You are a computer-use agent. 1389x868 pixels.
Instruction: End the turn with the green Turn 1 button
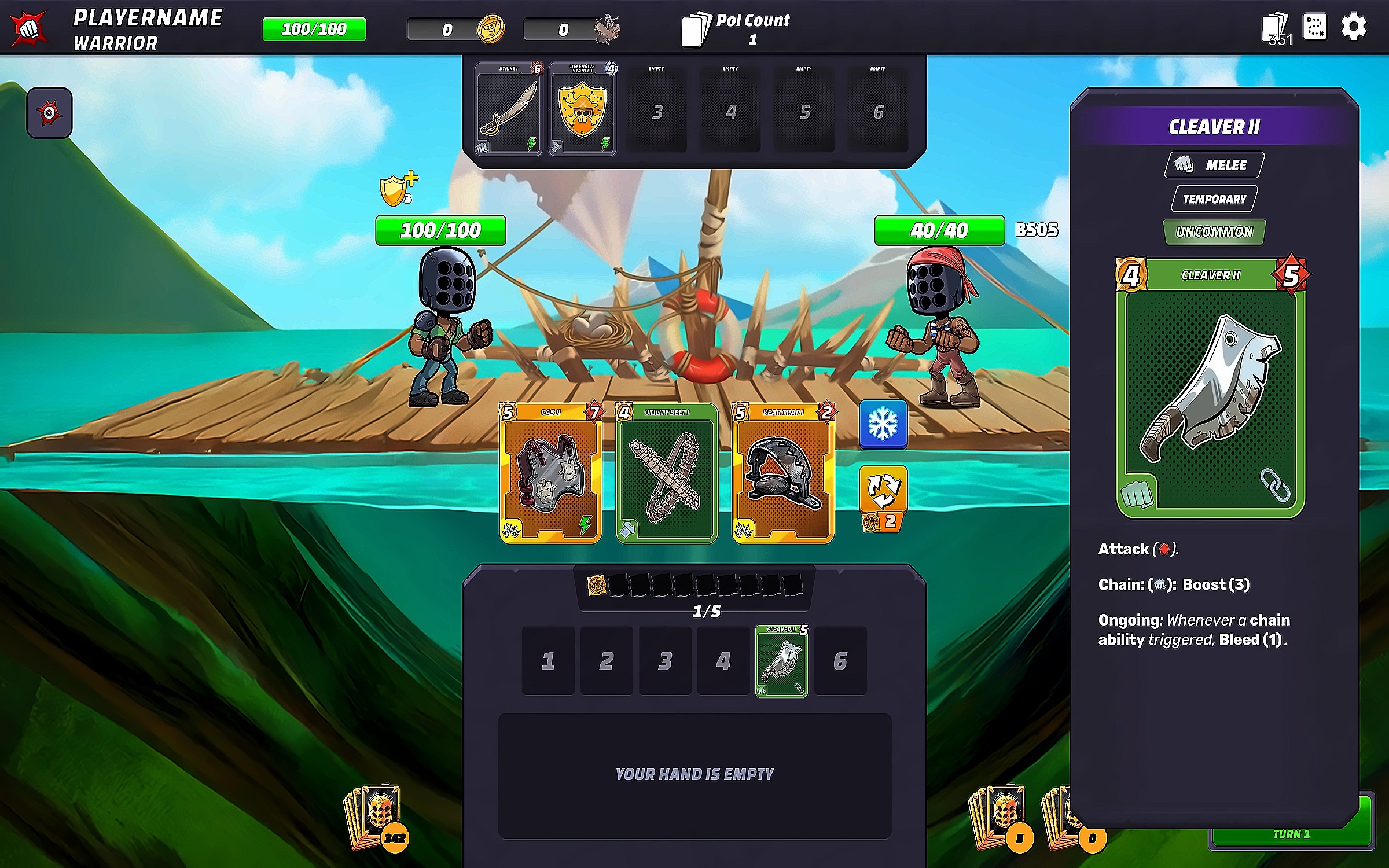point(1291,834)
